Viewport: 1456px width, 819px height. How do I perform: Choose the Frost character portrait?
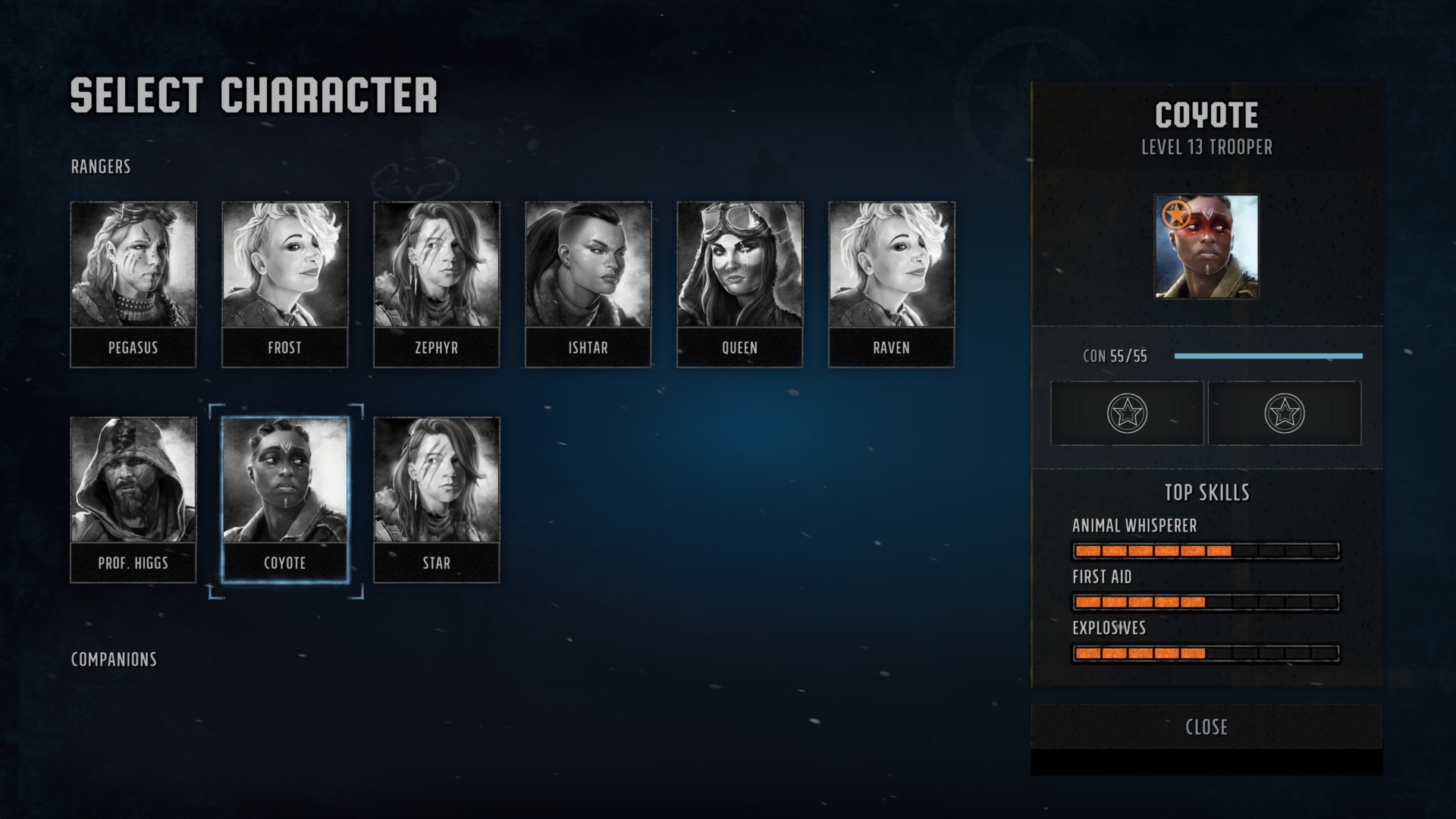coord(285,284)
